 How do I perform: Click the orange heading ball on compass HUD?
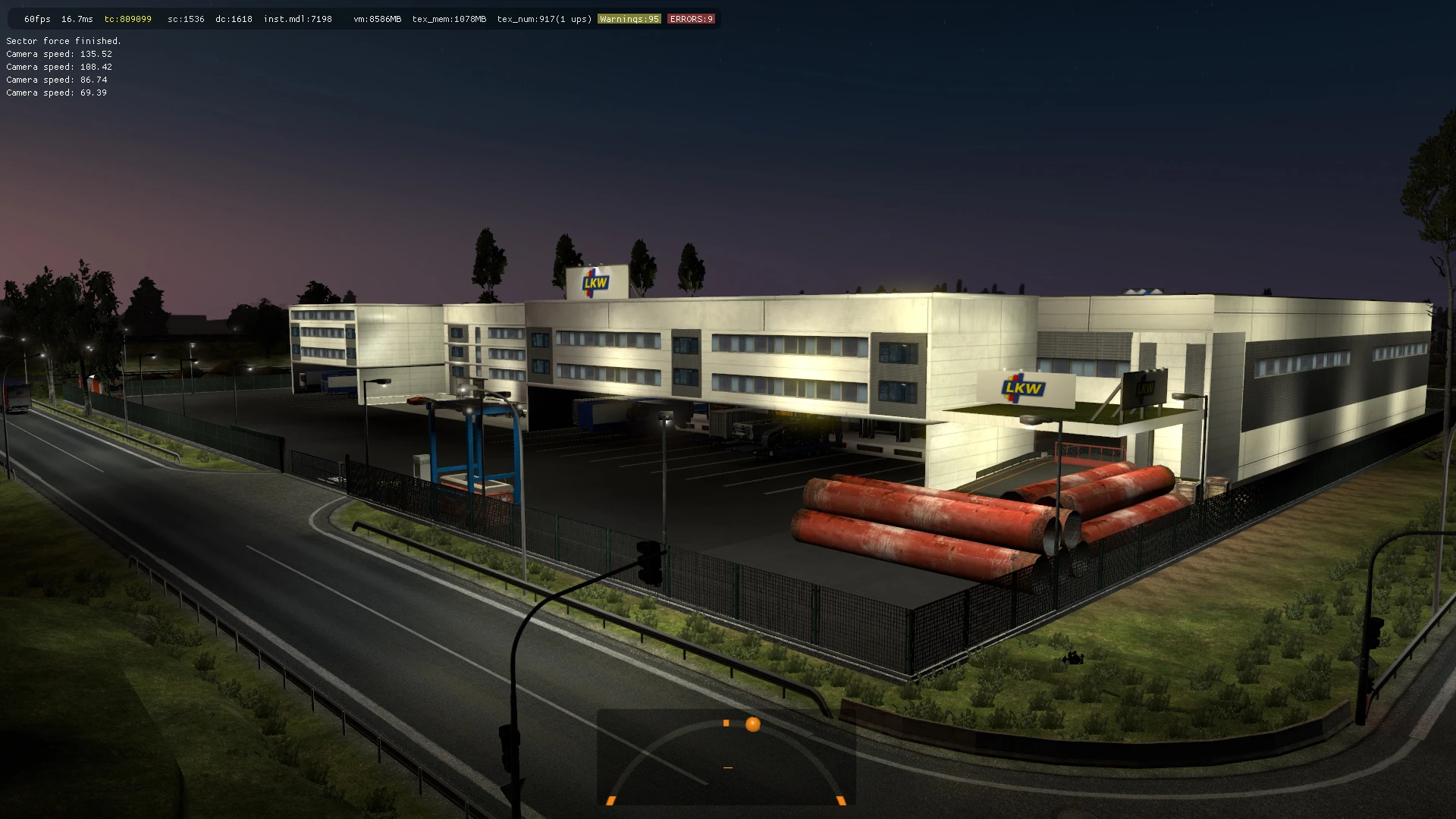pos(752,723)
